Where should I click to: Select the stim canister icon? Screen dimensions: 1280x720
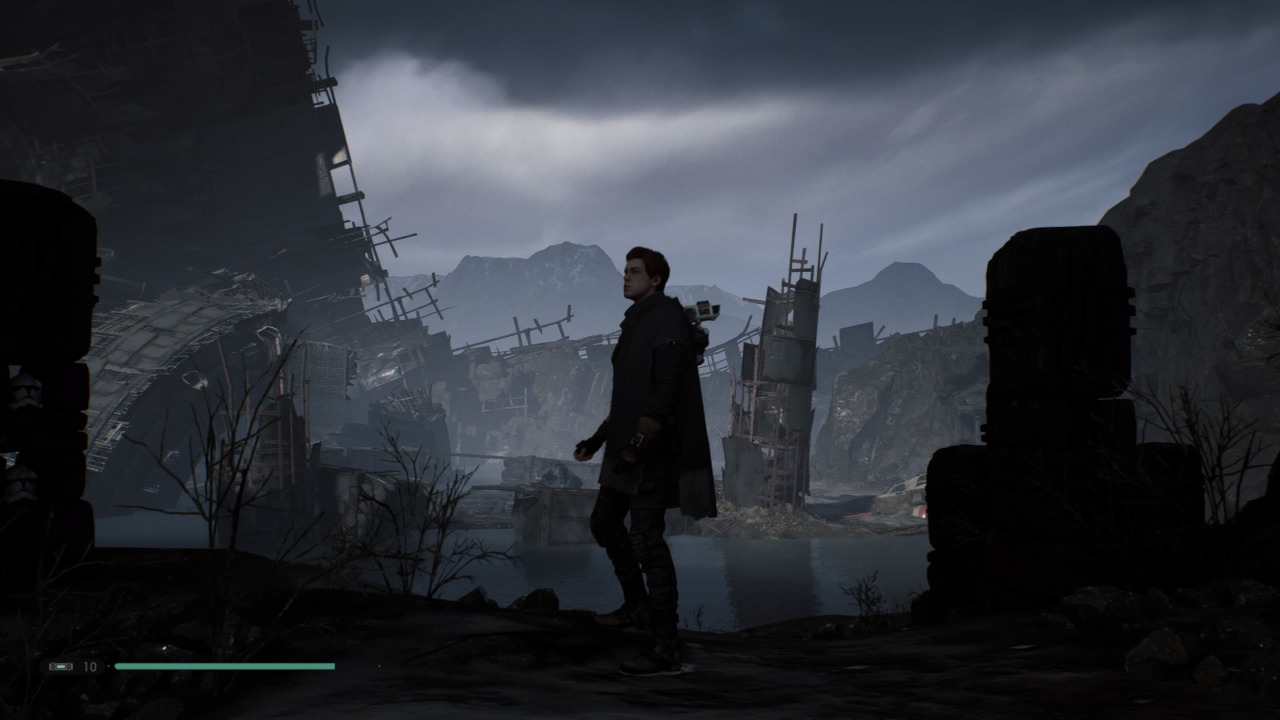point(61,666)
